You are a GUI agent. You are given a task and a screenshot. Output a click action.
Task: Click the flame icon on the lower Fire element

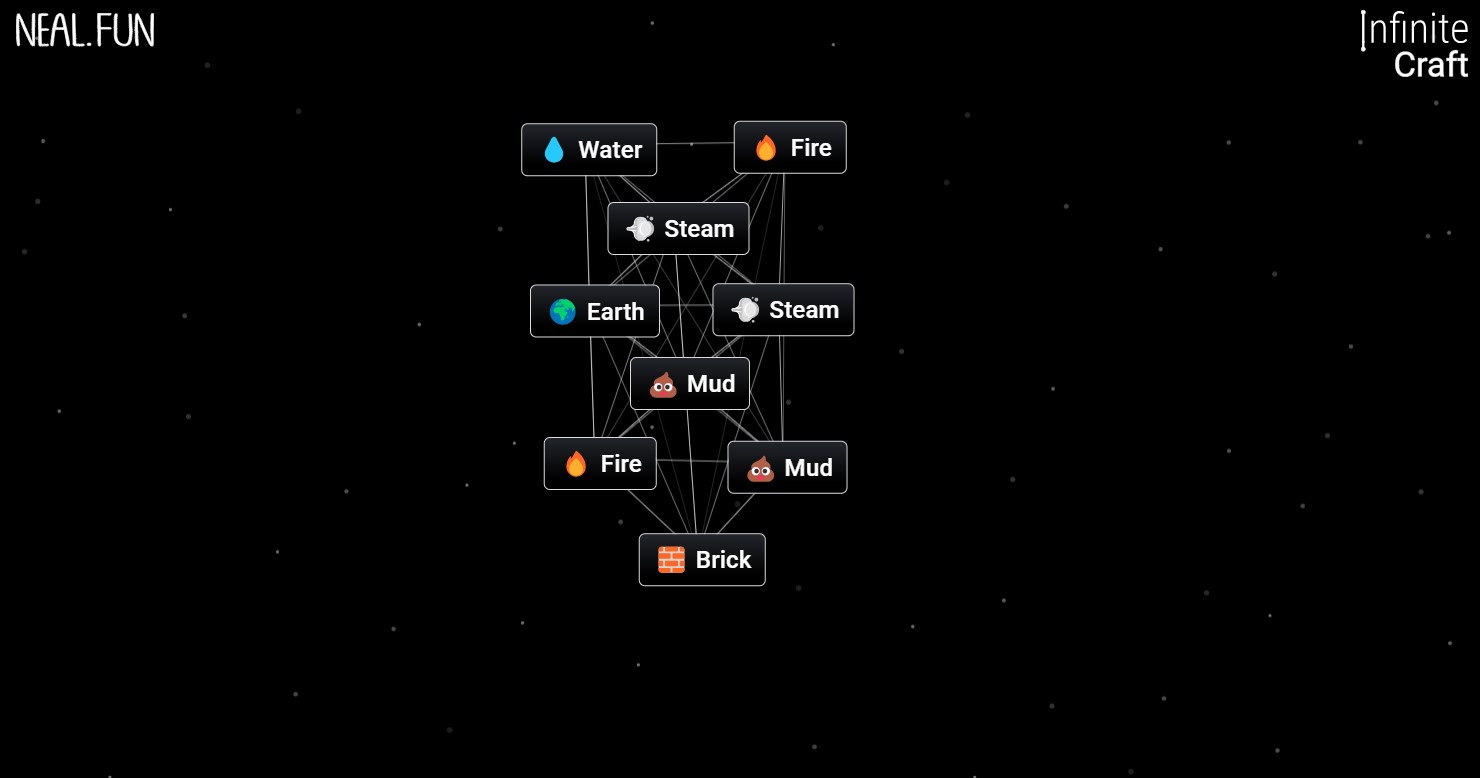click(x=575, y=463)
